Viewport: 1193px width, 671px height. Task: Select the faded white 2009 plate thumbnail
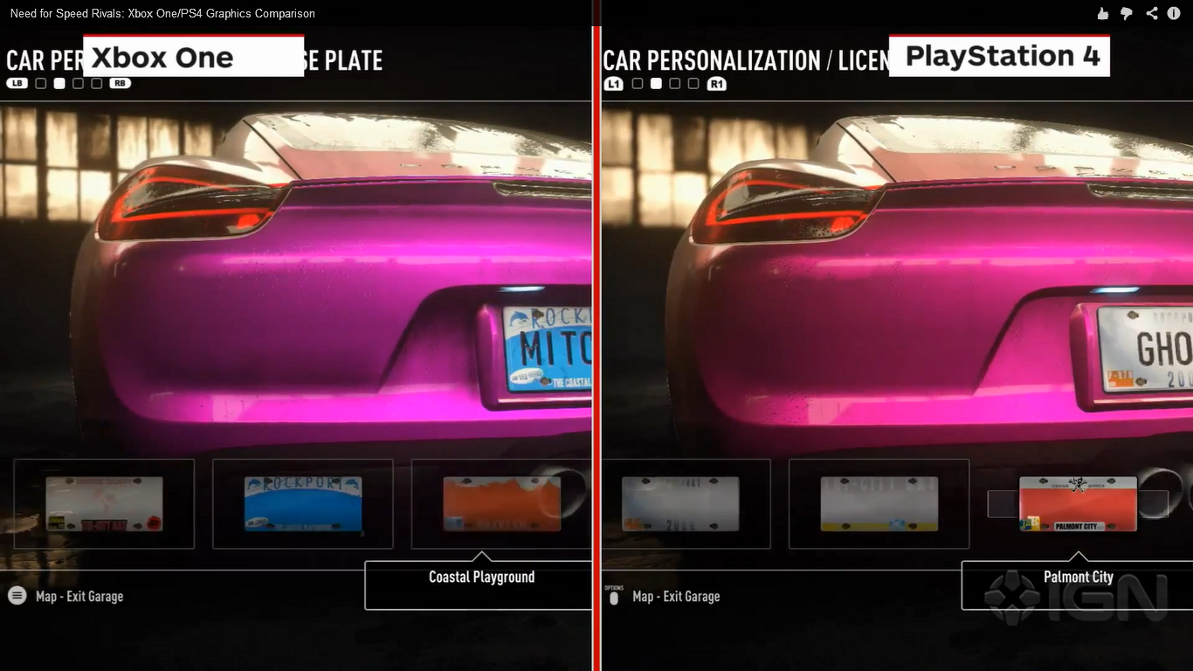tap(680, 503)
